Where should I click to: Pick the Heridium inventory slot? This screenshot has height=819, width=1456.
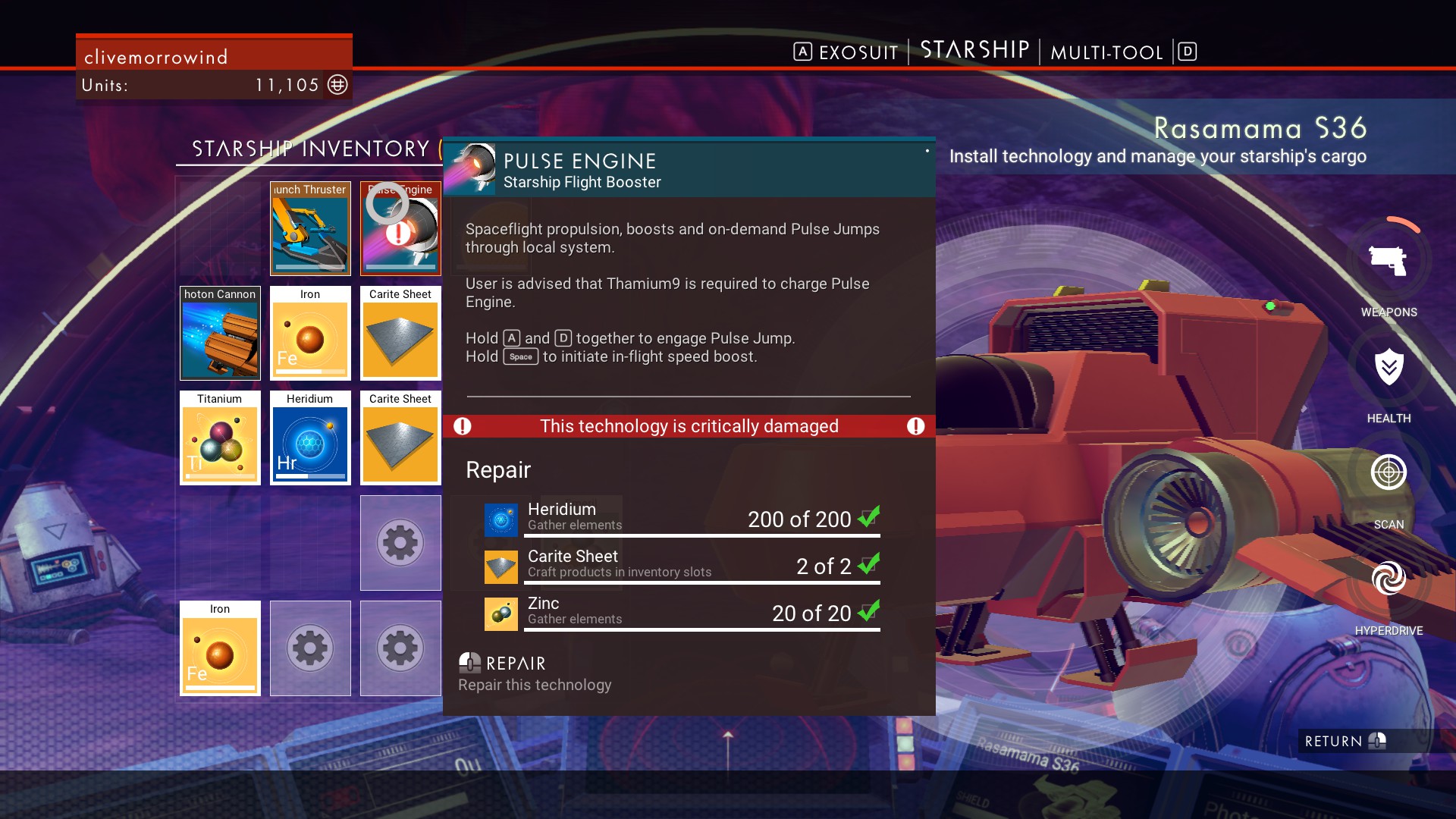tap(310, 438)
